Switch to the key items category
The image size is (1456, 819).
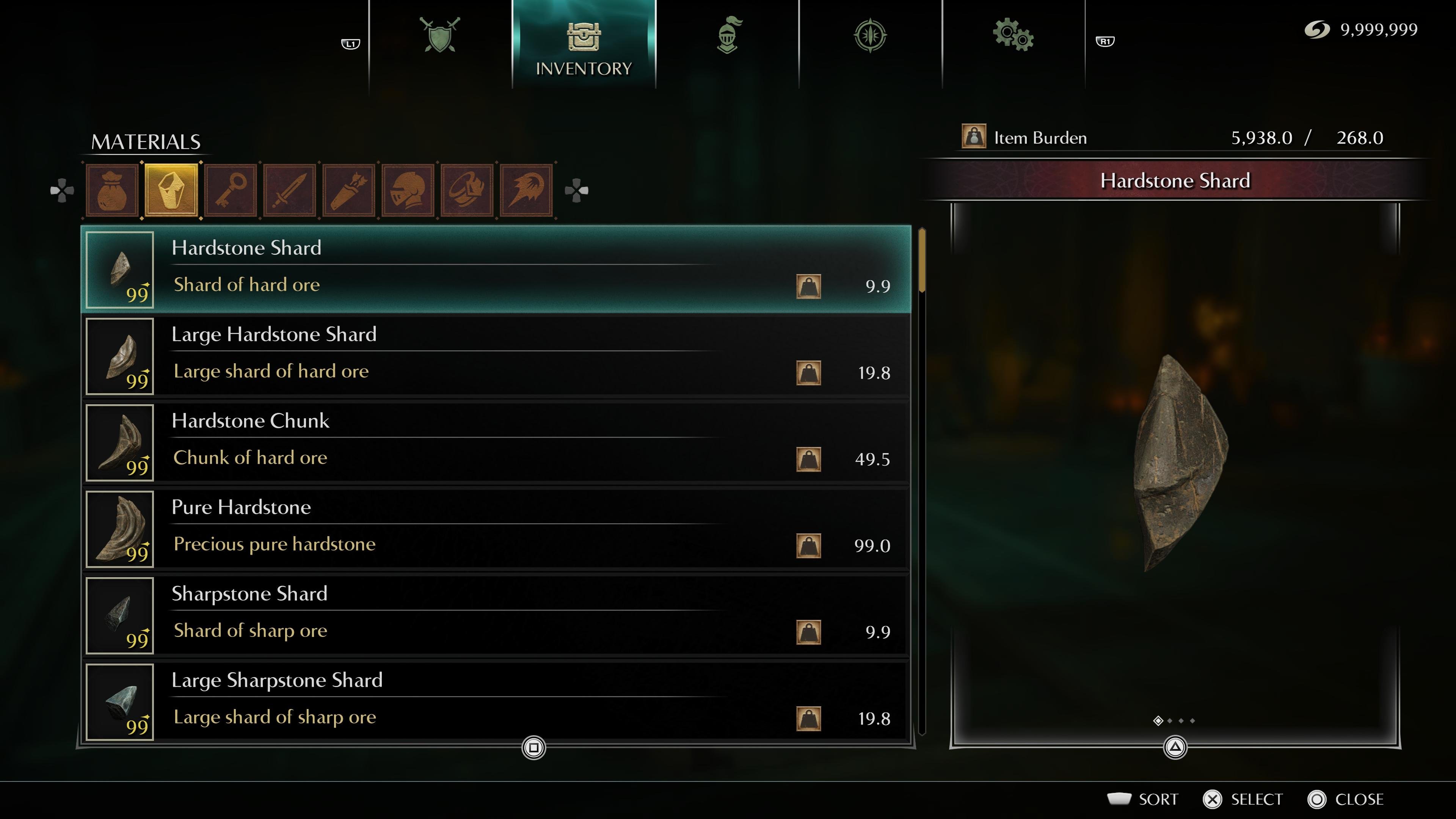[x=231, y=190]
